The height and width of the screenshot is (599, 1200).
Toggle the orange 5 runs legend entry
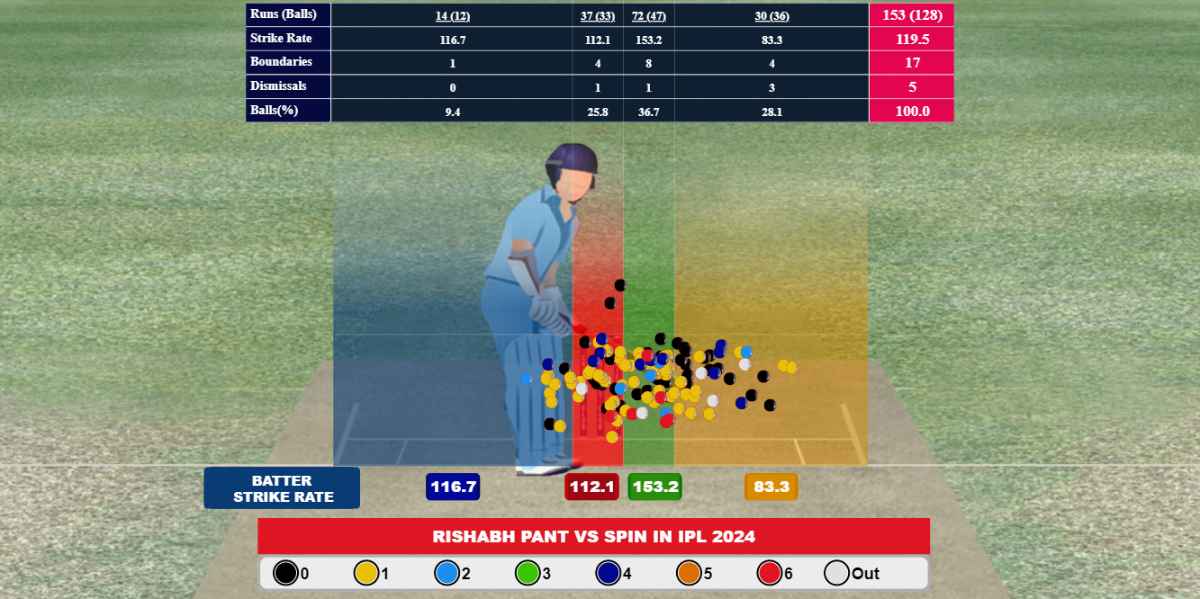click(x=690, y=574)
